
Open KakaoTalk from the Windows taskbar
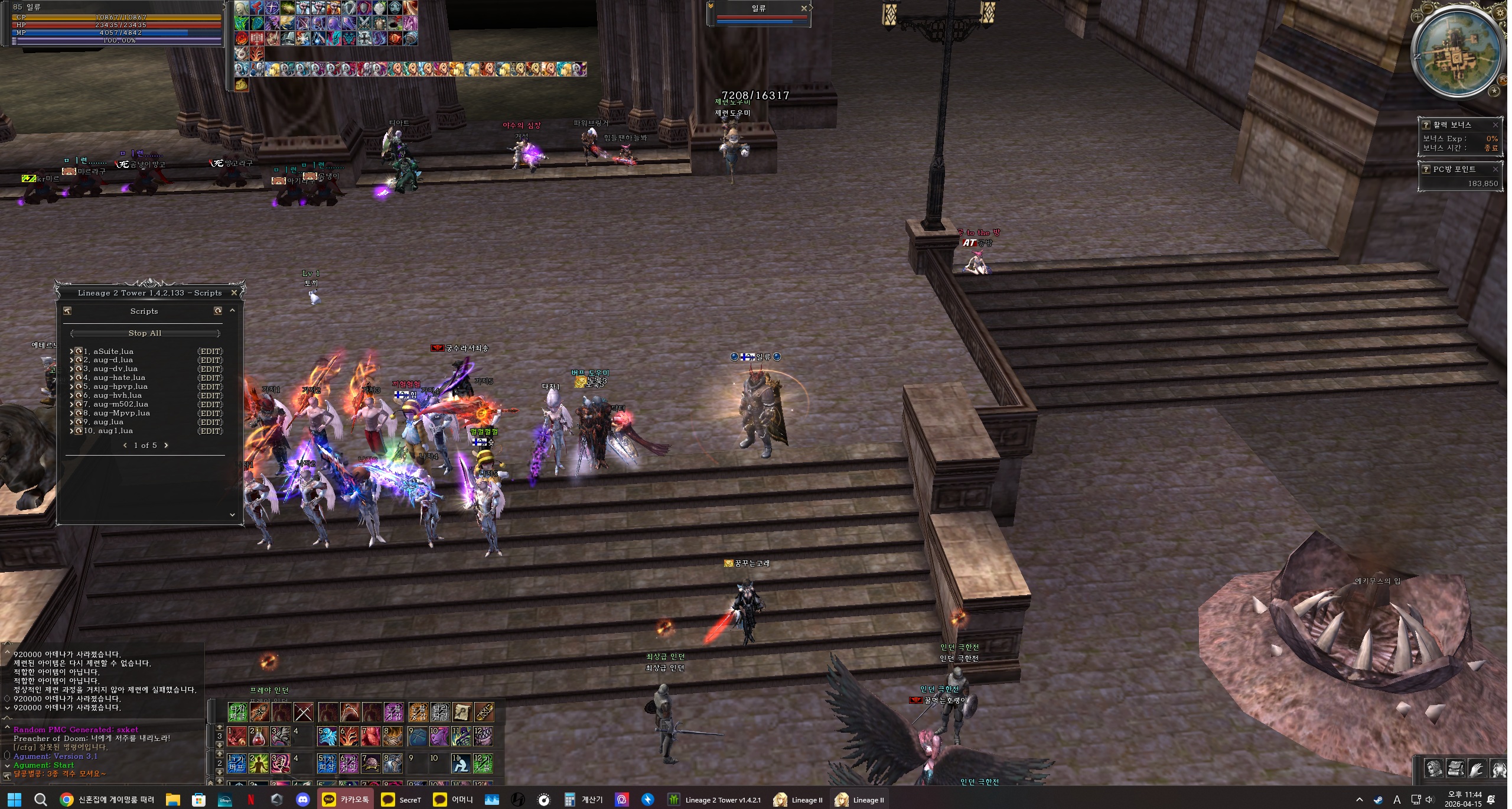[347, 800]
